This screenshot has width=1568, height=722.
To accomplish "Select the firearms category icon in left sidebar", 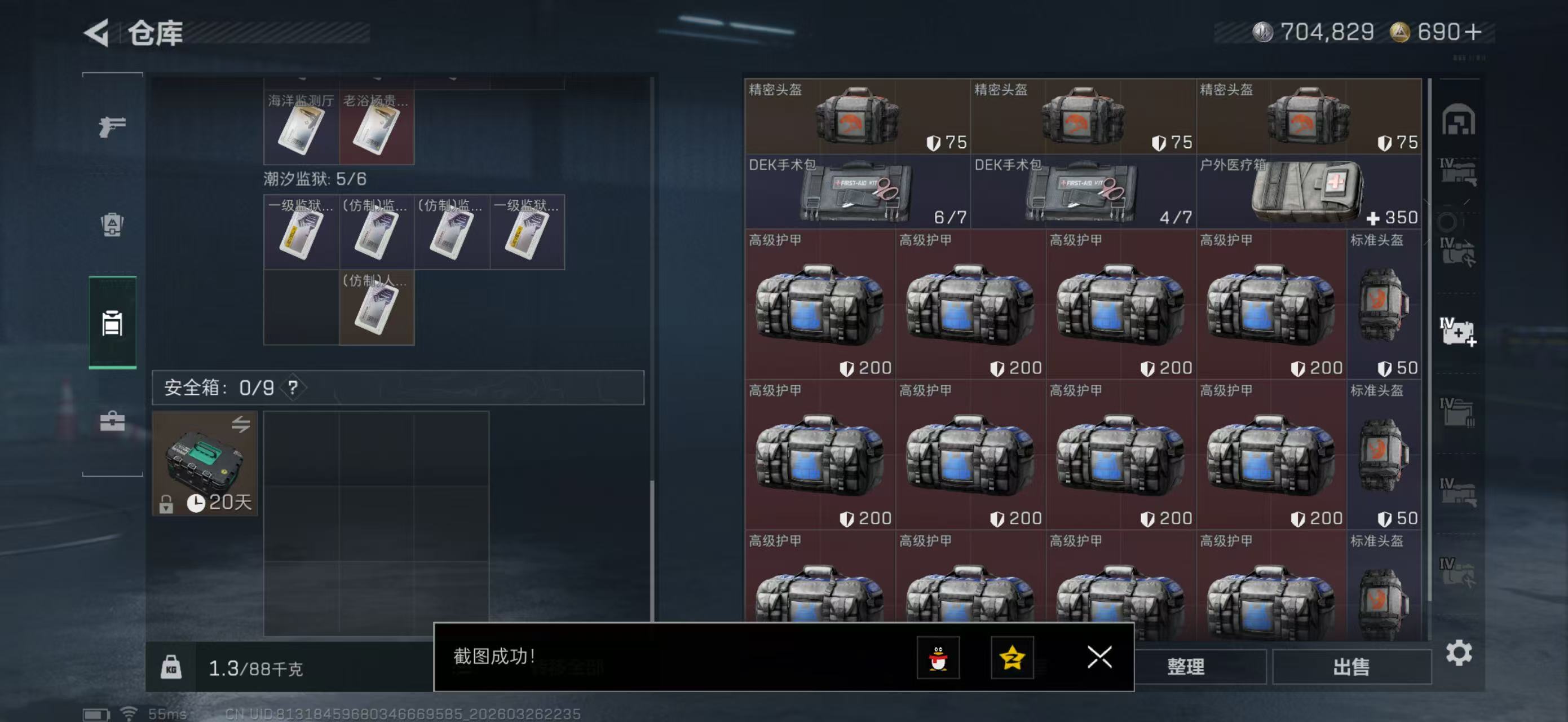I will 112,126.
